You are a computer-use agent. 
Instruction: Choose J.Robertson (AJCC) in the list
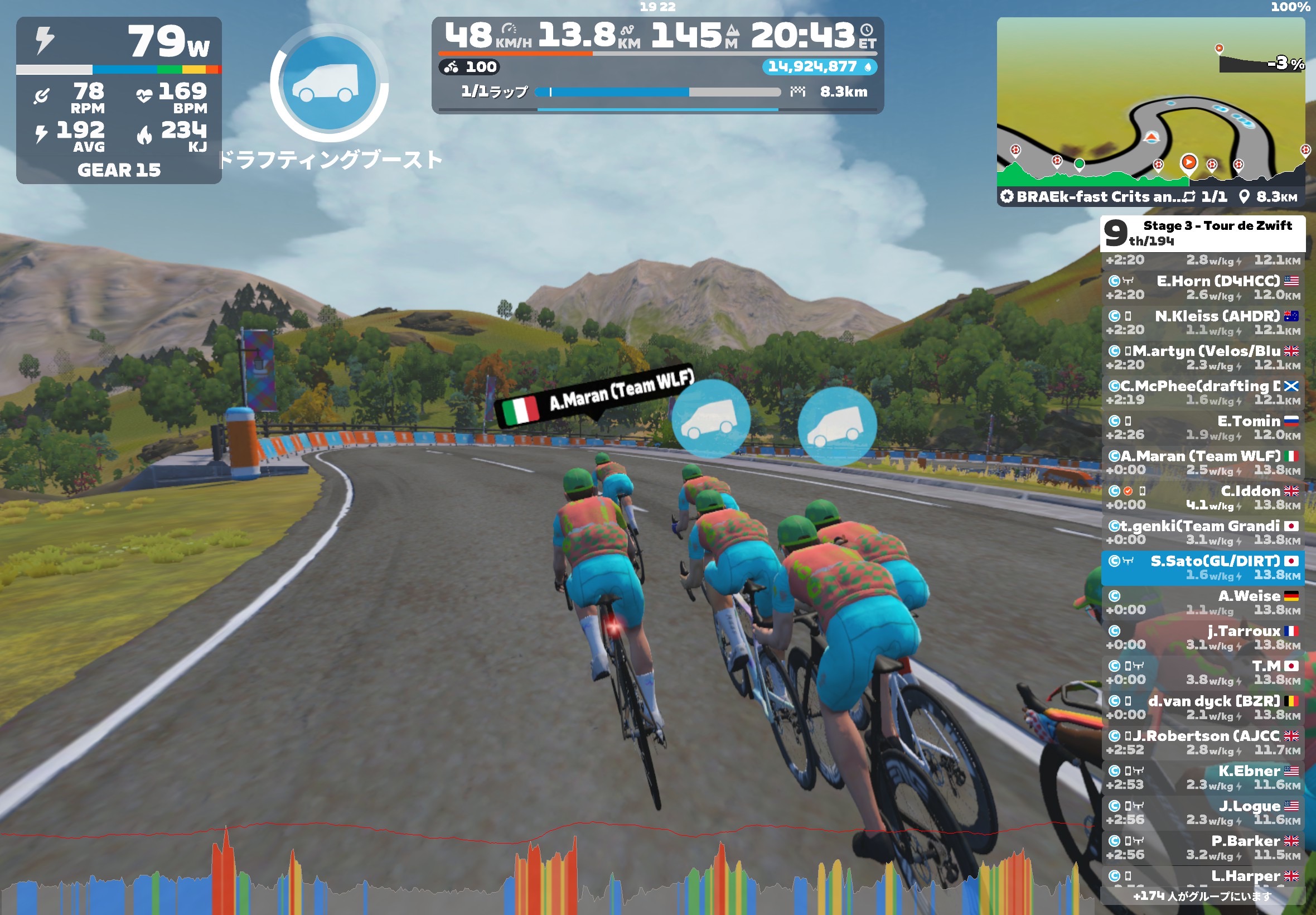[1202, 743]
